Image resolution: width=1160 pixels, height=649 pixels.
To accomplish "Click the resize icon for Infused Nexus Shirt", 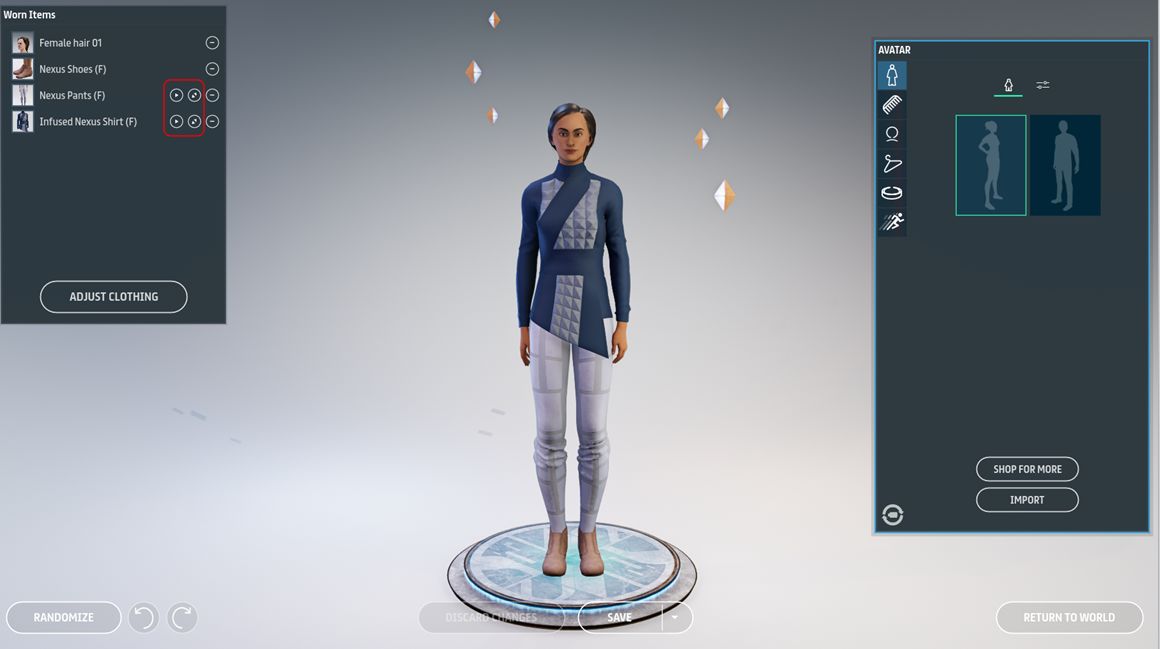I will [194, 121].
